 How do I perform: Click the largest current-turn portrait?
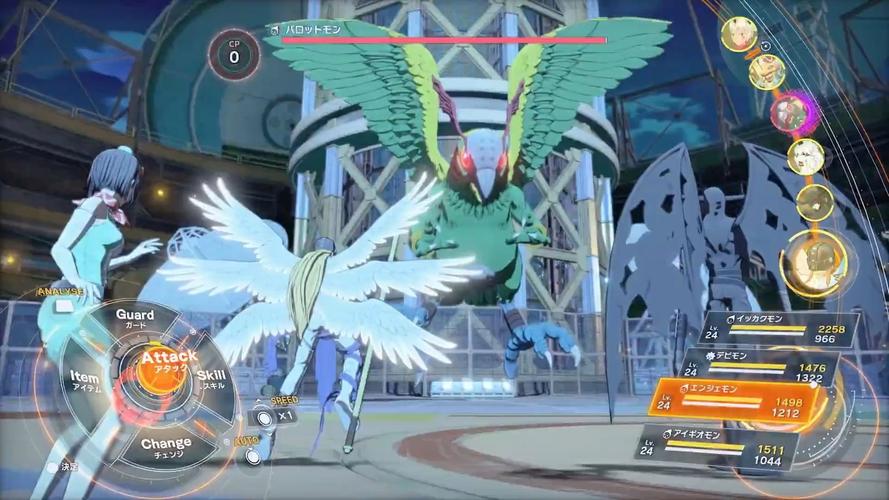coord(813,262)
